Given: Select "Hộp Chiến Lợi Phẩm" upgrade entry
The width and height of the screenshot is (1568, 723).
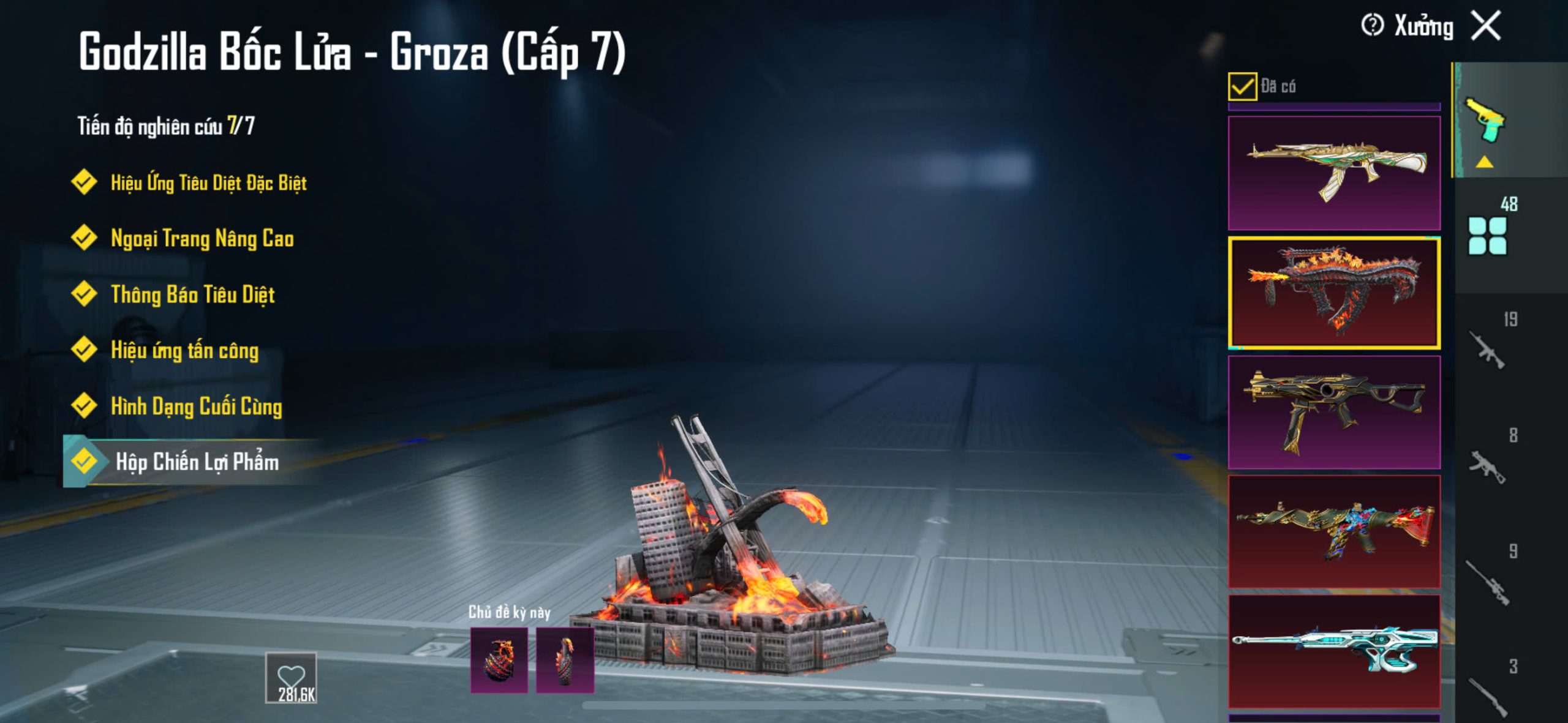Looking at the screenshot, I should click(x=197, y=462).
